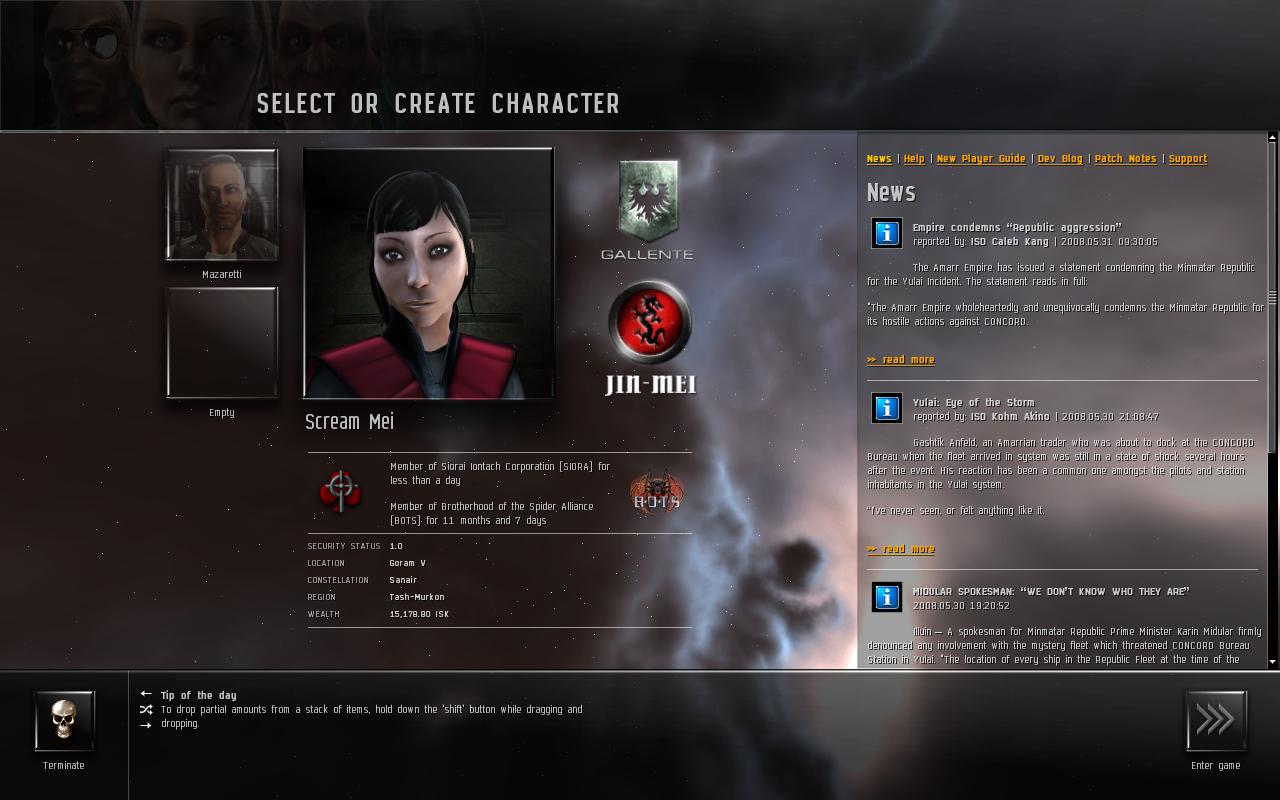
Task: Open the Help link
Action: pos(914,159)
